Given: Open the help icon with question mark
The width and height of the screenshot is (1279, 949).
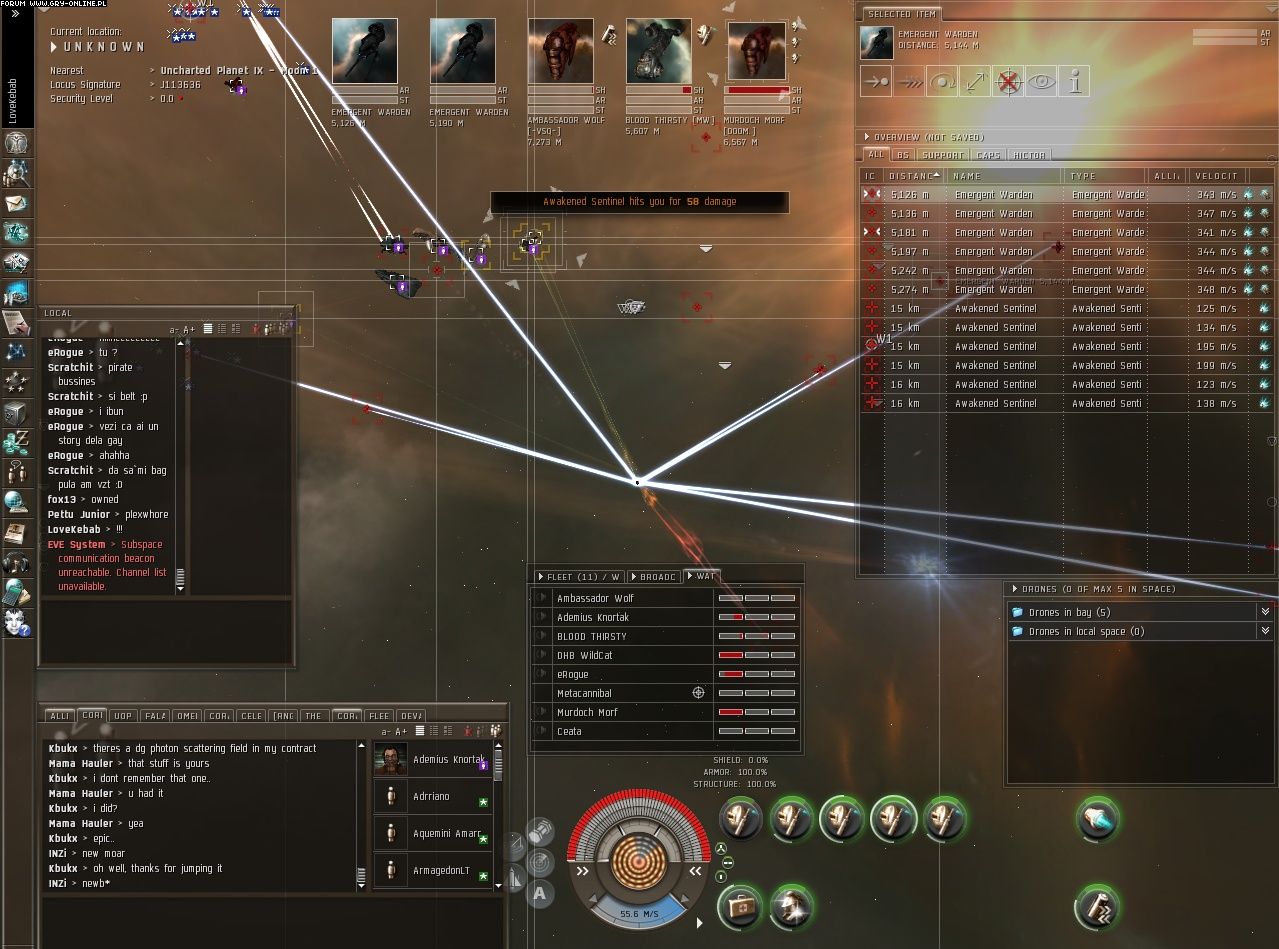Looking at the screenshot, I should click(17, 623).
